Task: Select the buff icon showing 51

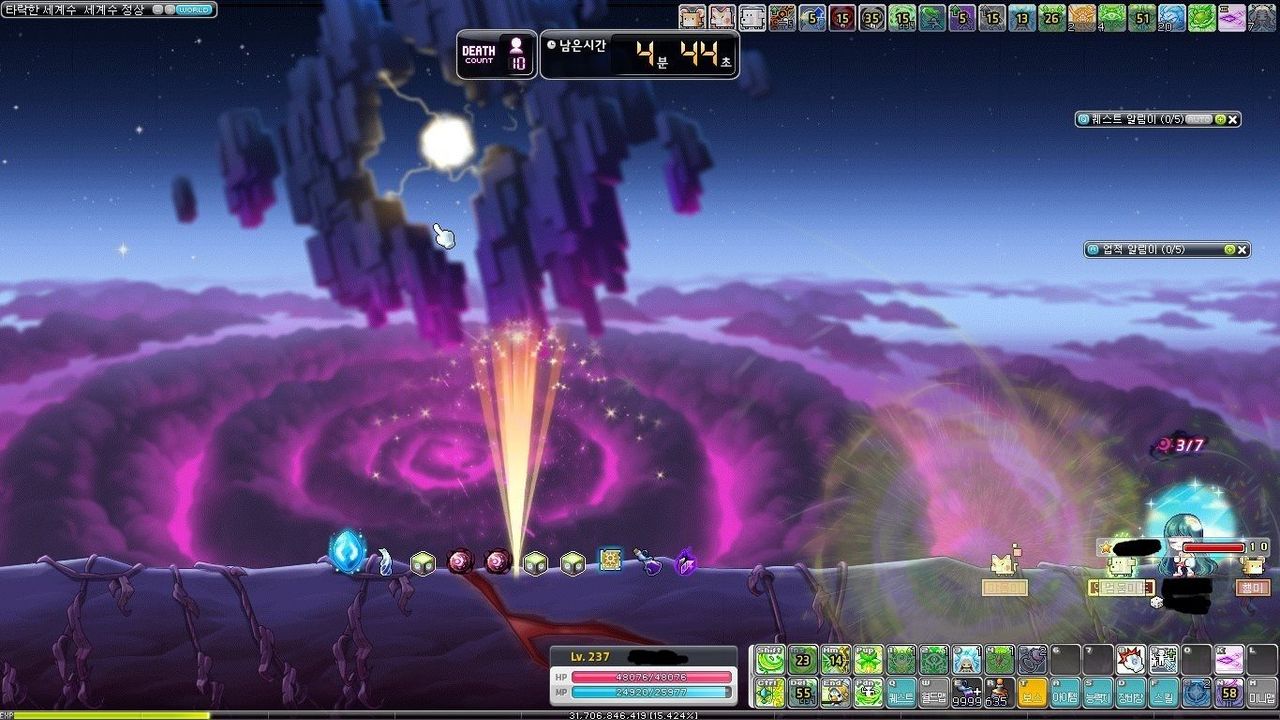Action: (1142, 17)
